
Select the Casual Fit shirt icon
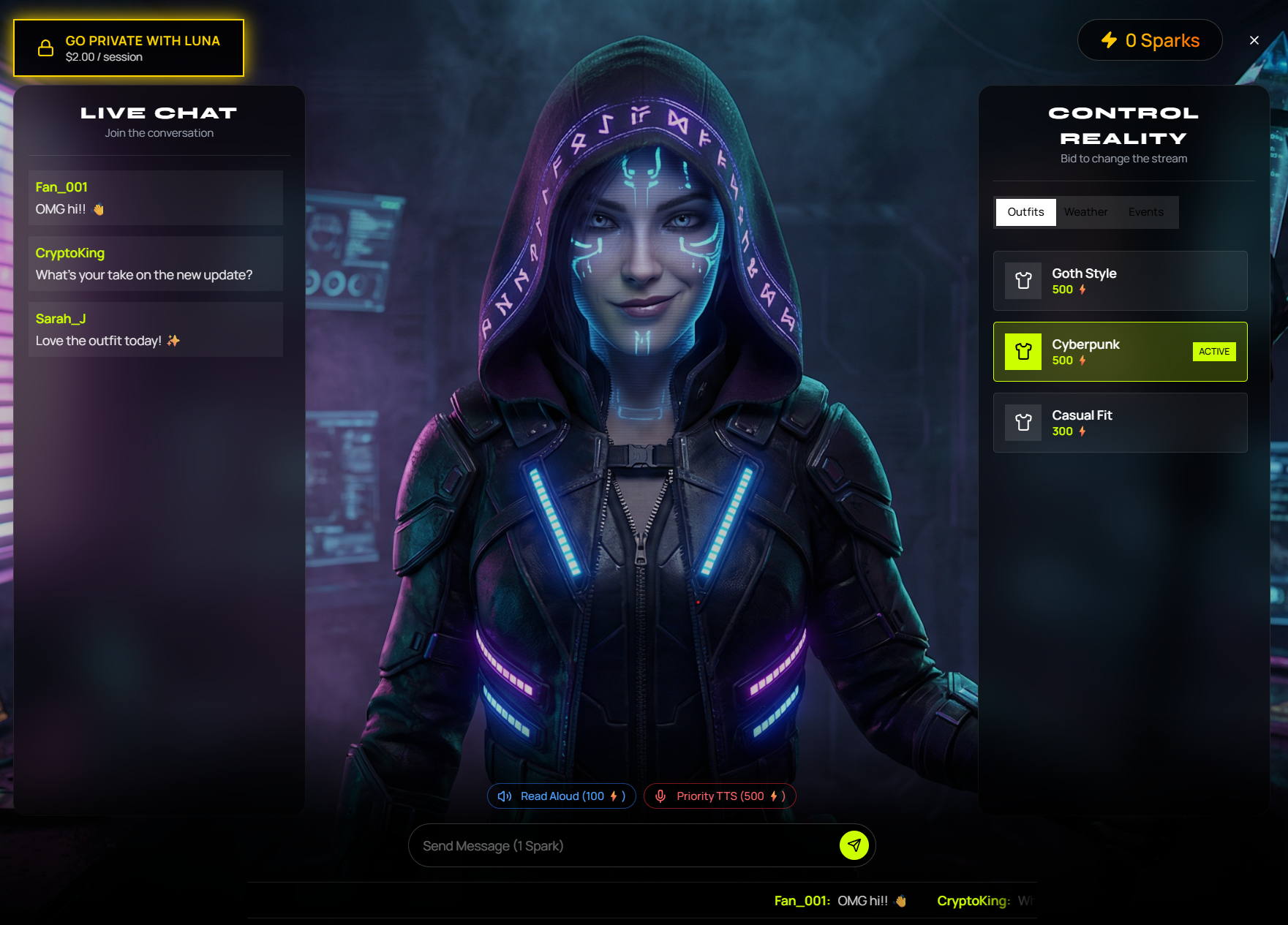(x=1023, y=423)
